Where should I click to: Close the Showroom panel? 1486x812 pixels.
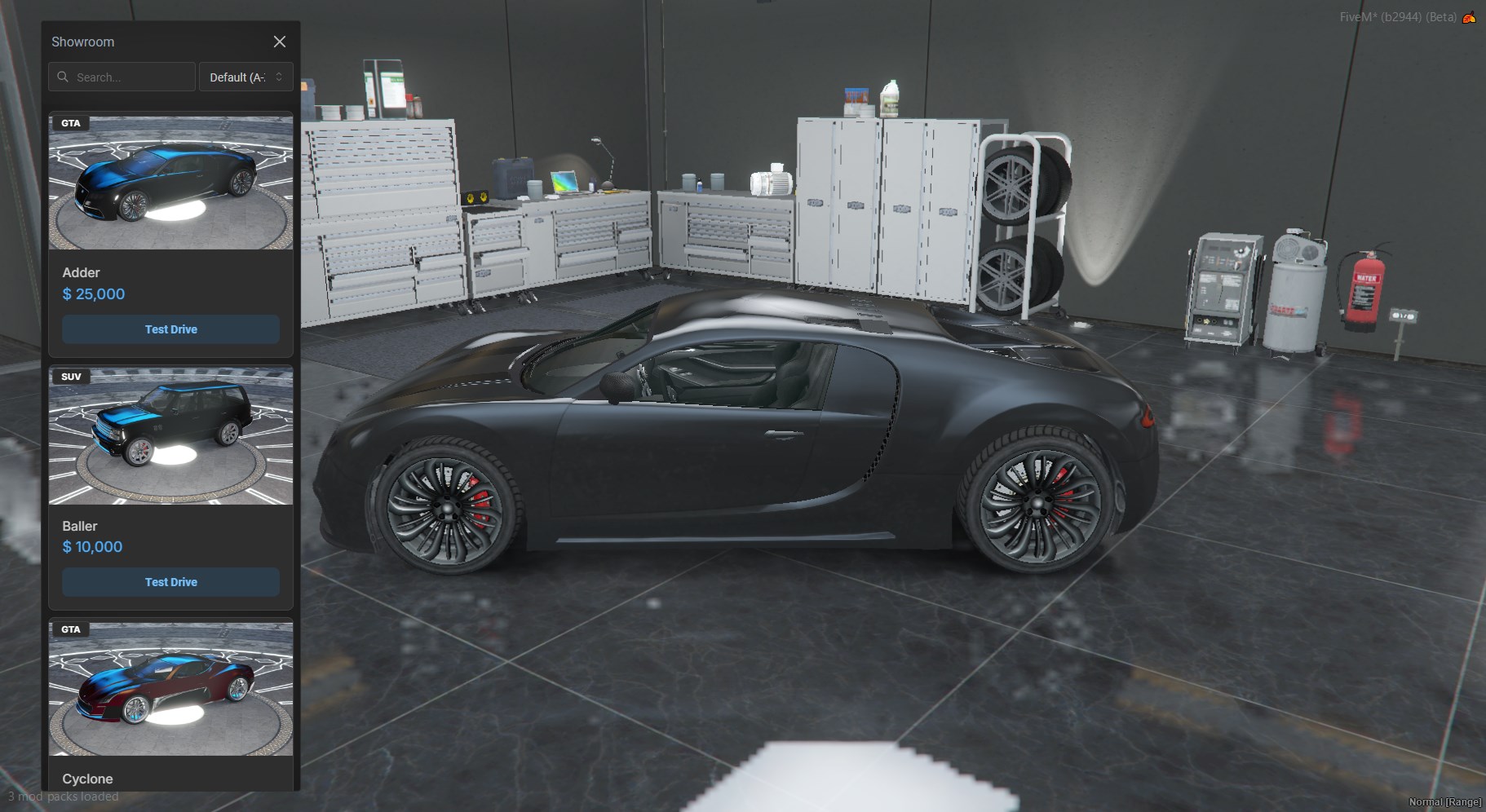(x=279, y=42)
